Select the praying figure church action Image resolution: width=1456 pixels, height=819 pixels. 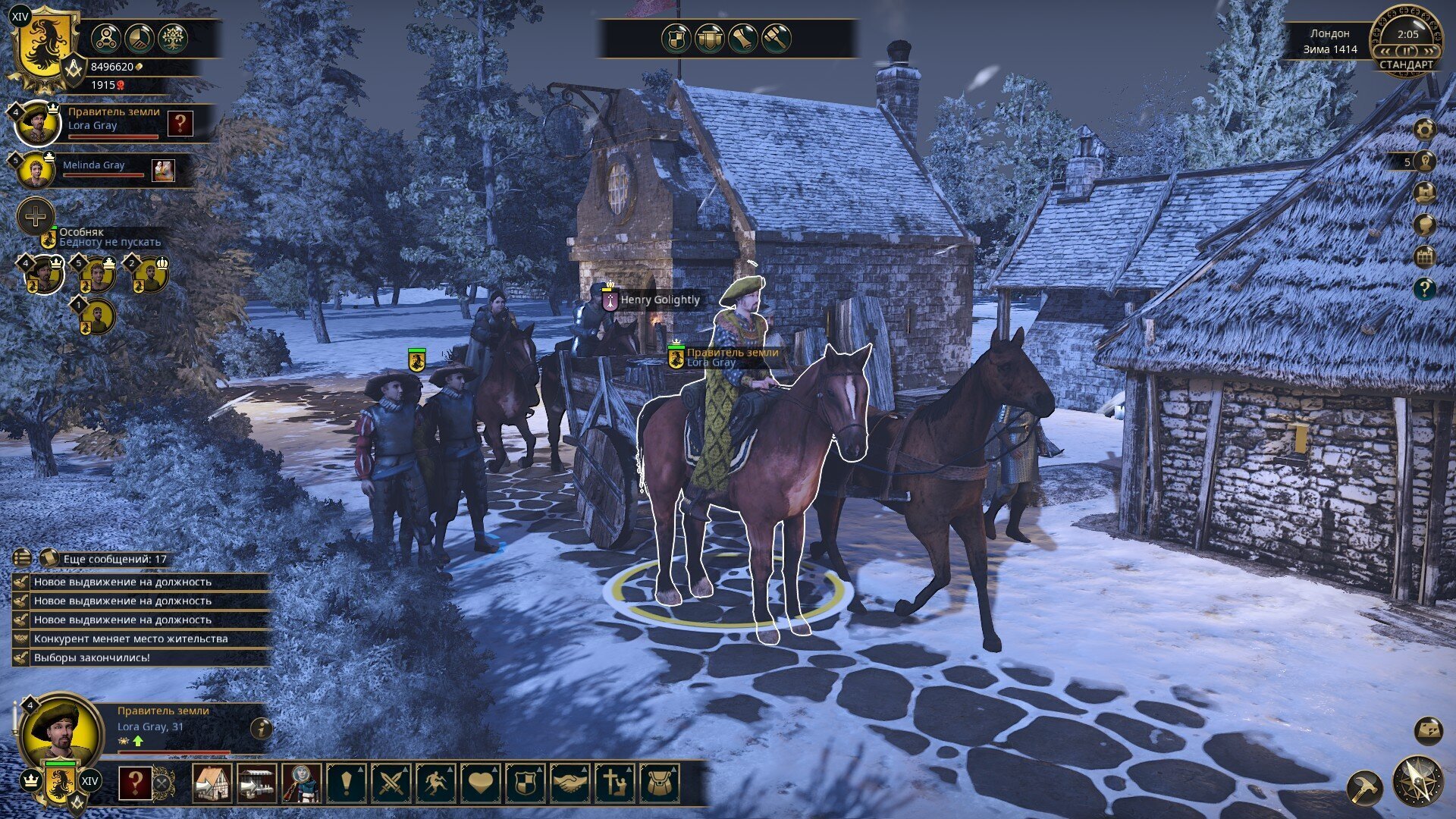(x=614, y=783)
